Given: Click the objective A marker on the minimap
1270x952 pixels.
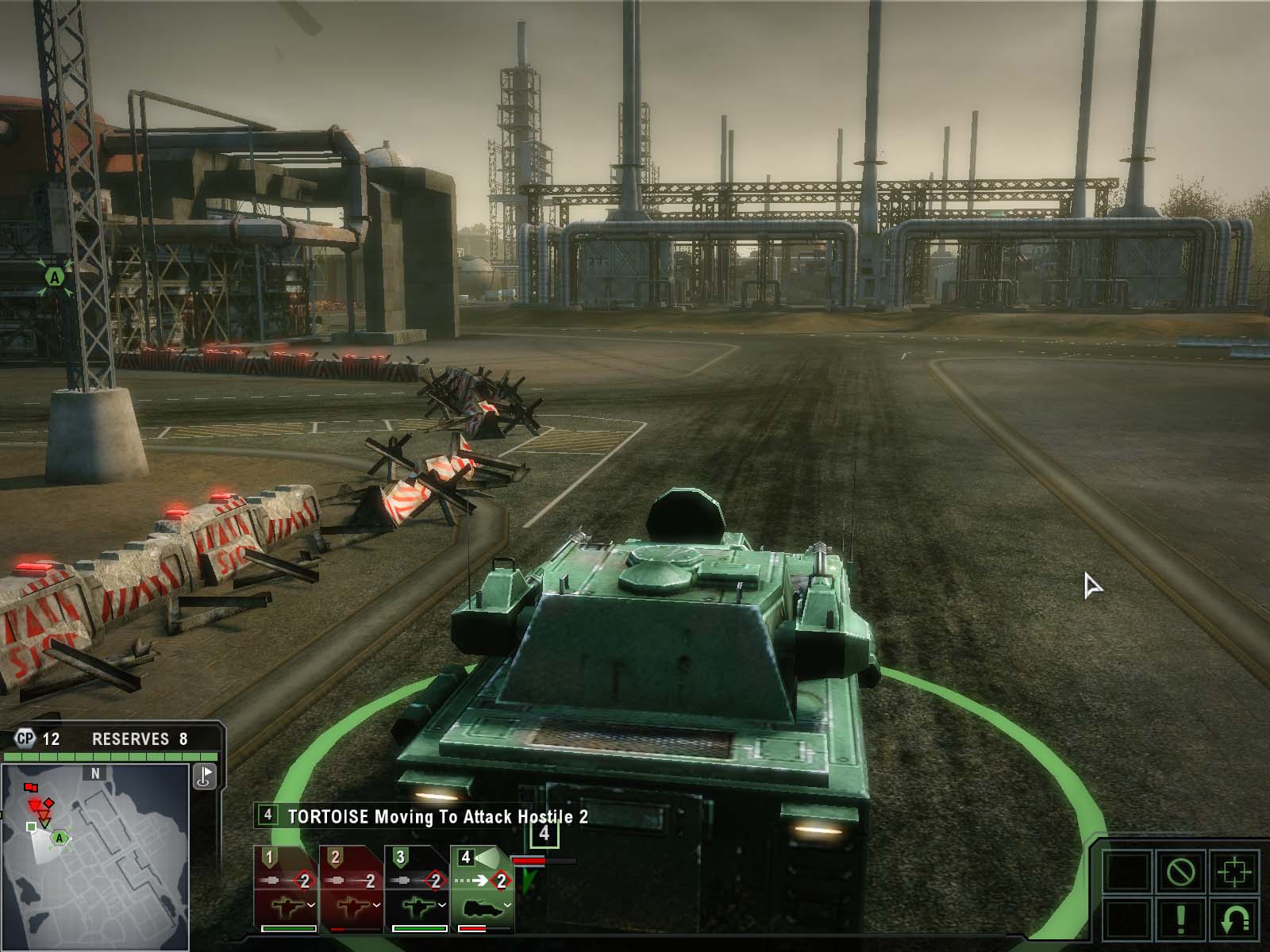Looking at the screenshot, I should pyautogui.click(x=59, y=837).
